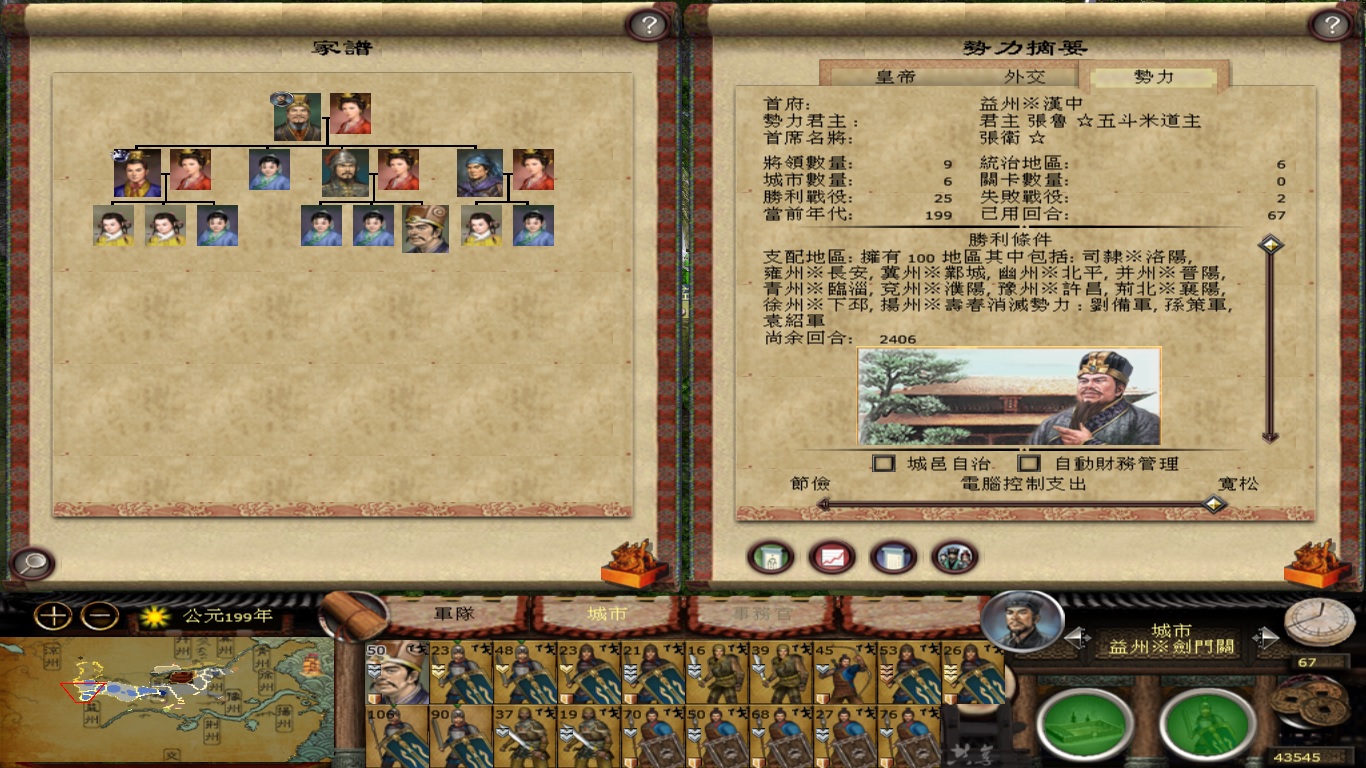Click the magnifying glass under the family tree

pos(33,565)
